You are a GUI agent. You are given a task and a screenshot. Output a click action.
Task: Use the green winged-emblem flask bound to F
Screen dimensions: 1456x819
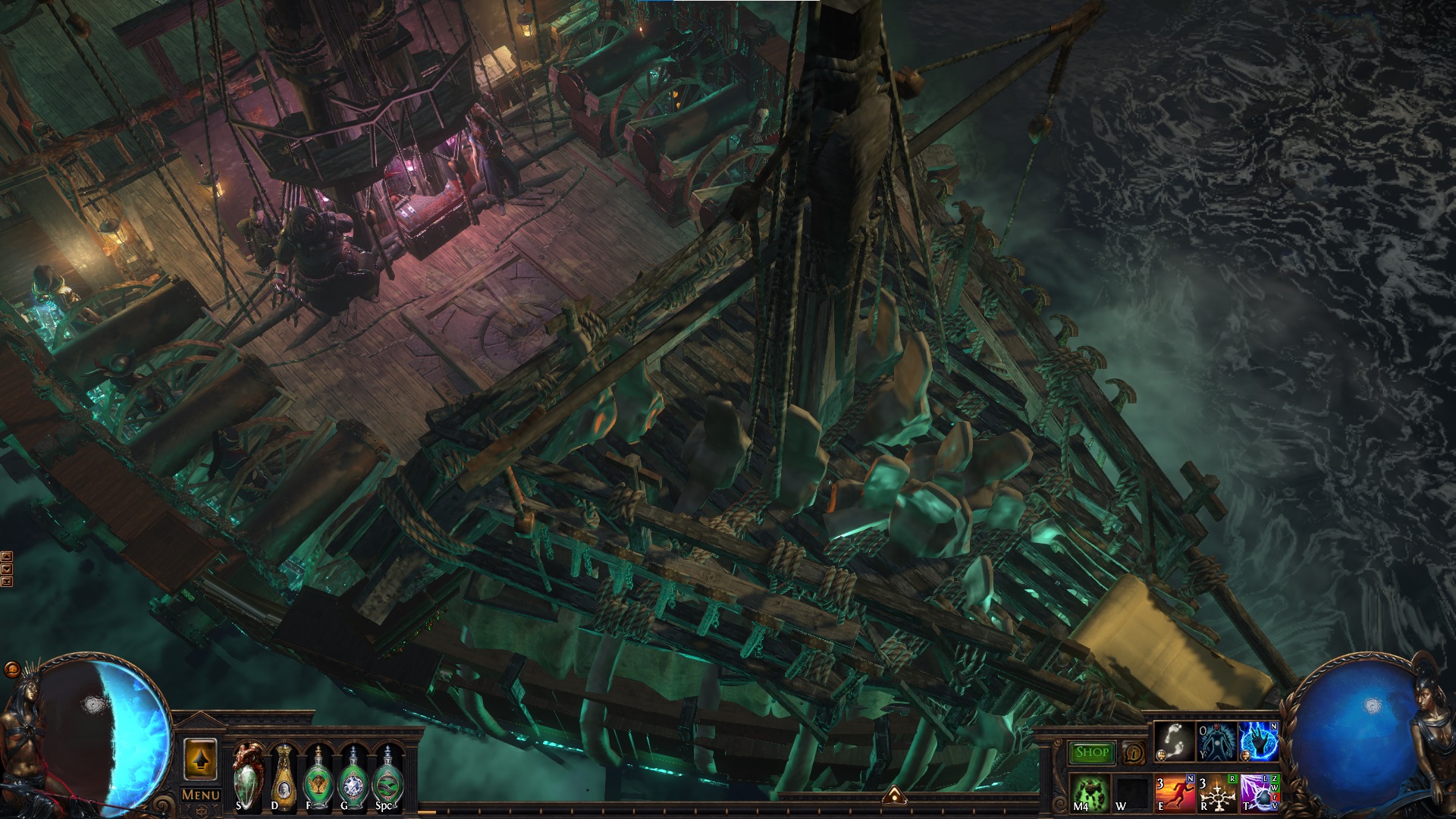[x=318, y=777]
